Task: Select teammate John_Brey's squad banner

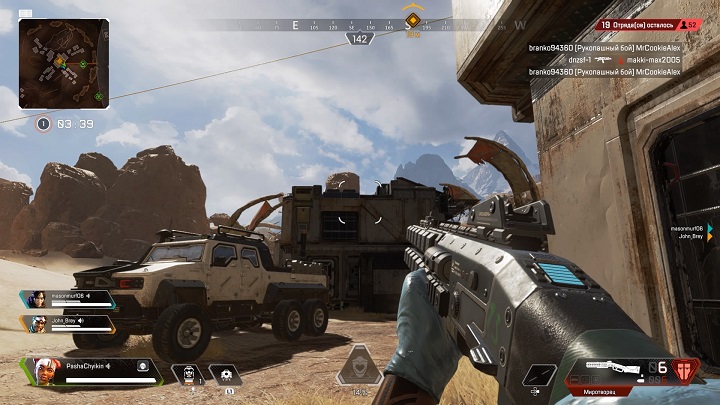Action: 66,323
